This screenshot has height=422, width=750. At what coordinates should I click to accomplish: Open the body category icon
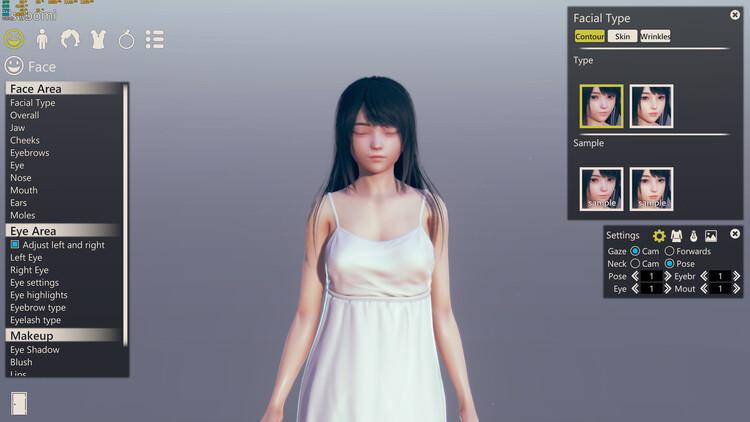coord(42,39)
